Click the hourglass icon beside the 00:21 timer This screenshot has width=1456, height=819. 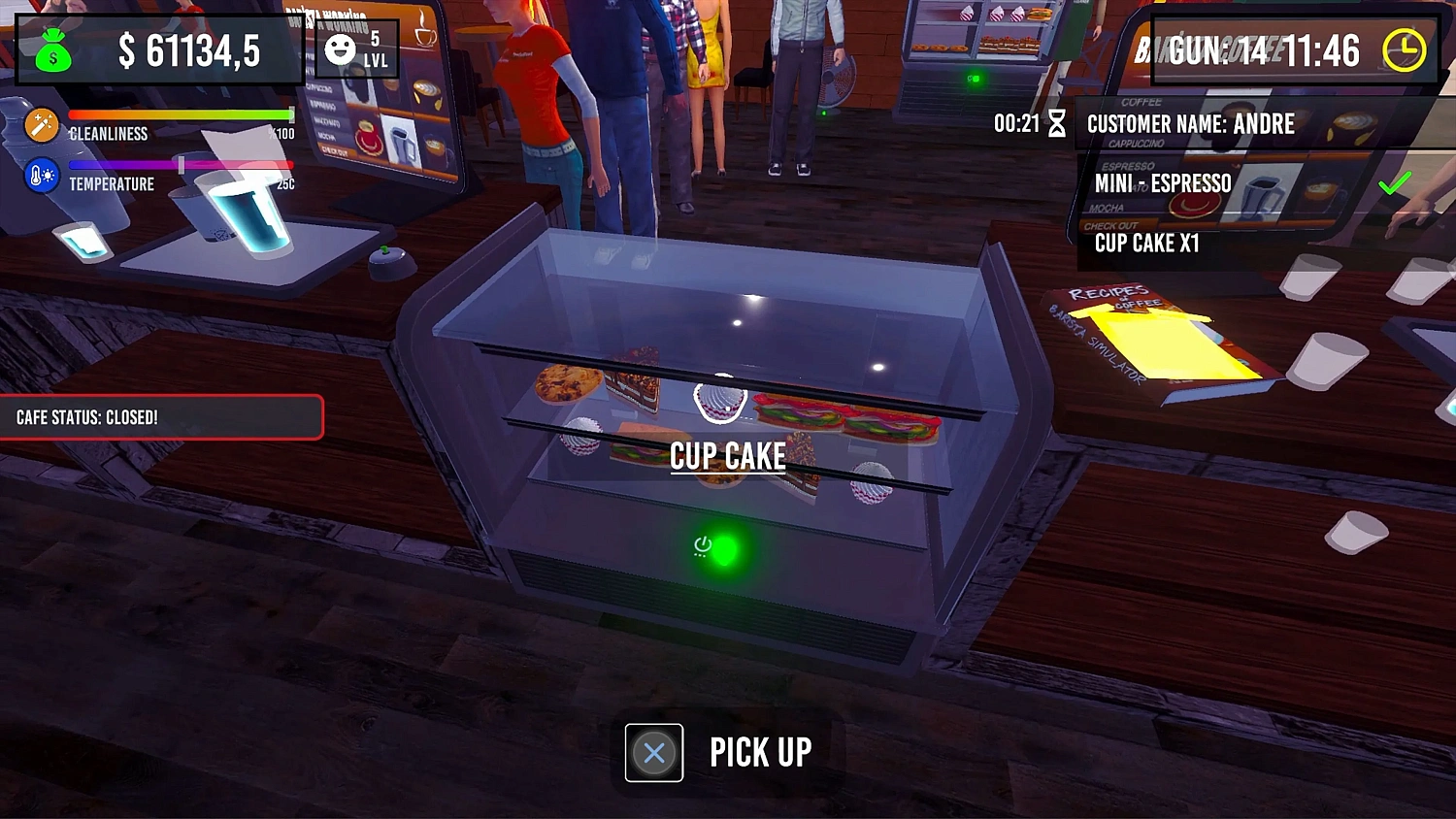[x=1058, y=123]
